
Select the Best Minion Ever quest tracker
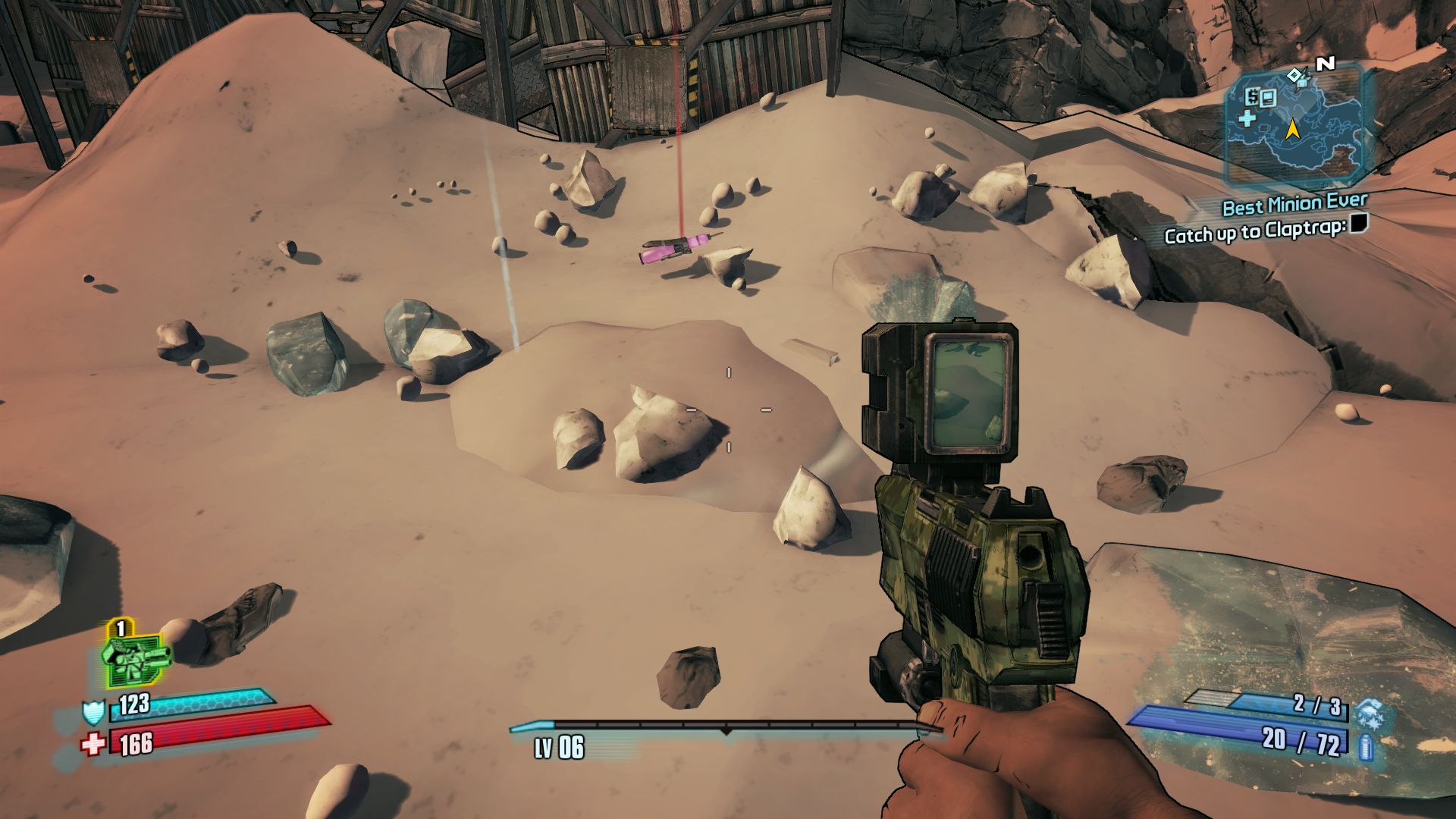(x=1294, y=204)
